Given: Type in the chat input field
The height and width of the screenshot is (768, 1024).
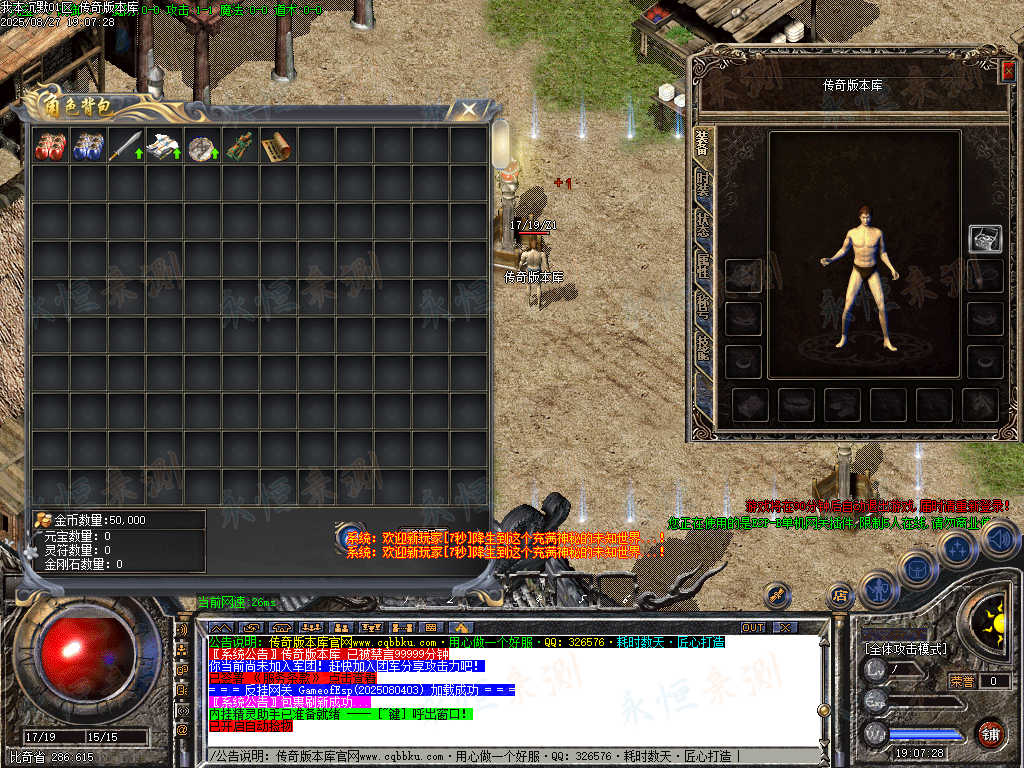Looking at the screenshot, I should click(500, 757).
